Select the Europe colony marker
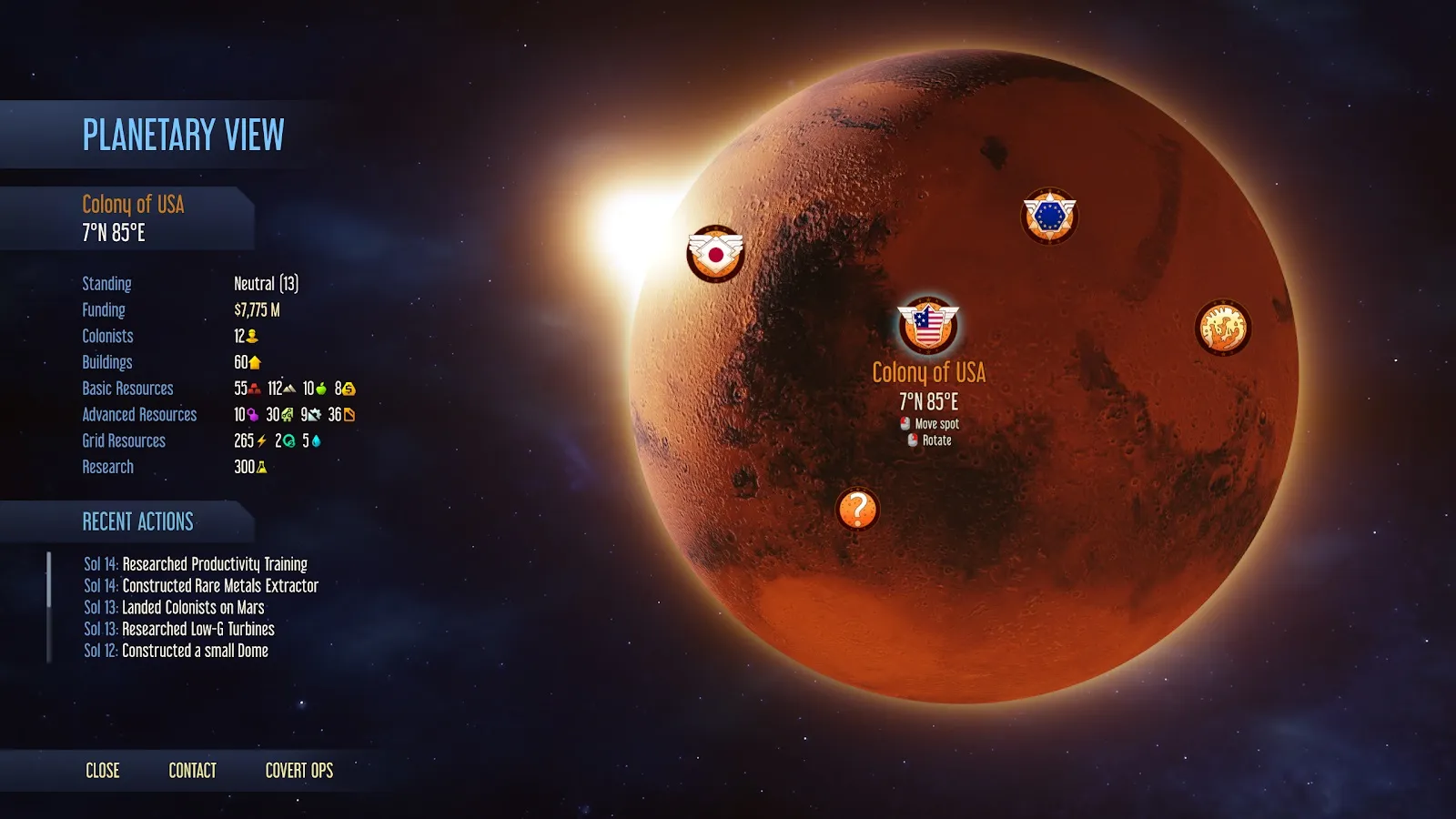 pyautogui.click(x=1049, y=217)
